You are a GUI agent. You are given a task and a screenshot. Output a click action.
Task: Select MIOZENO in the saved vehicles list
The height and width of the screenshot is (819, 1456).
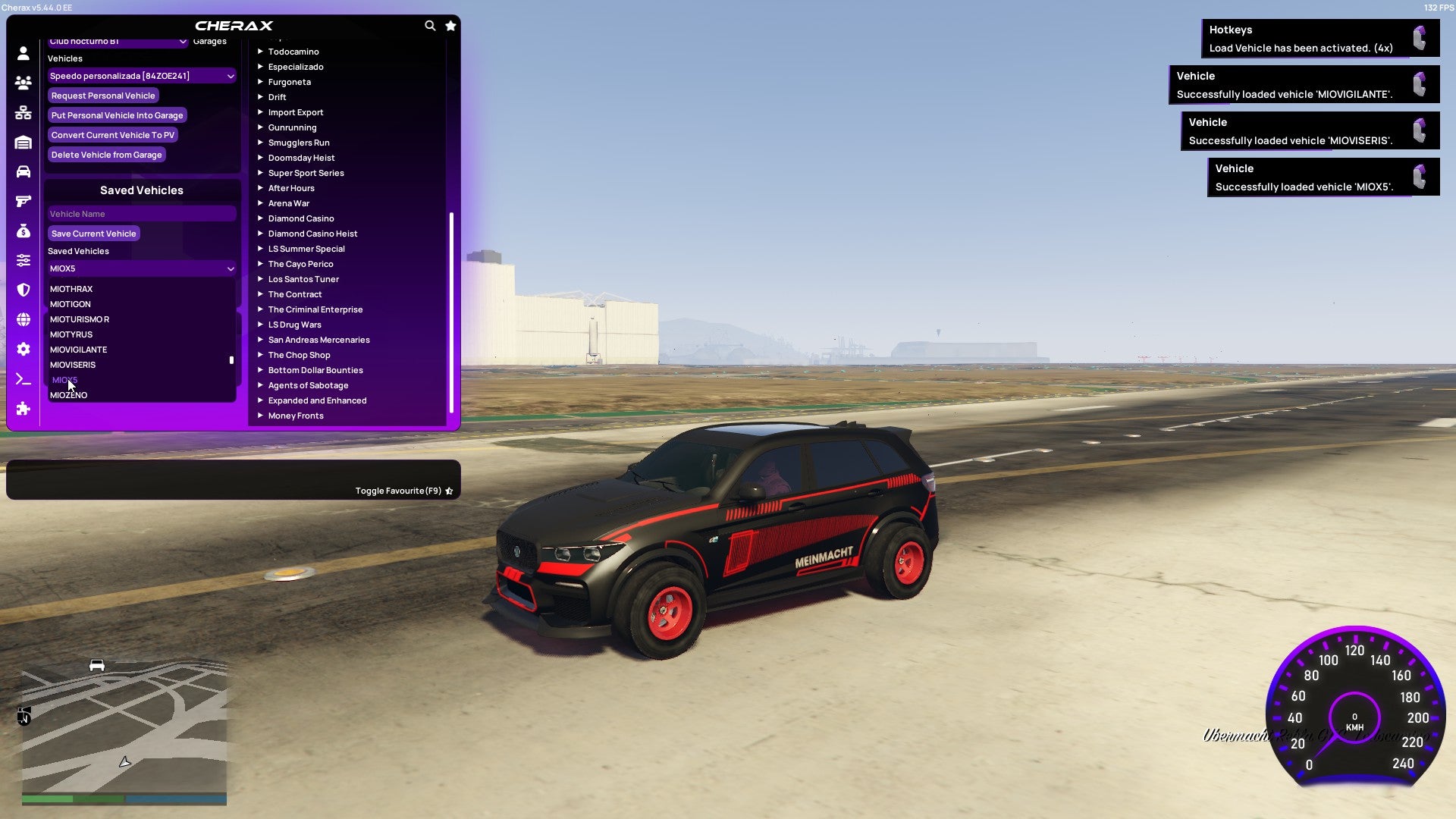68,395
